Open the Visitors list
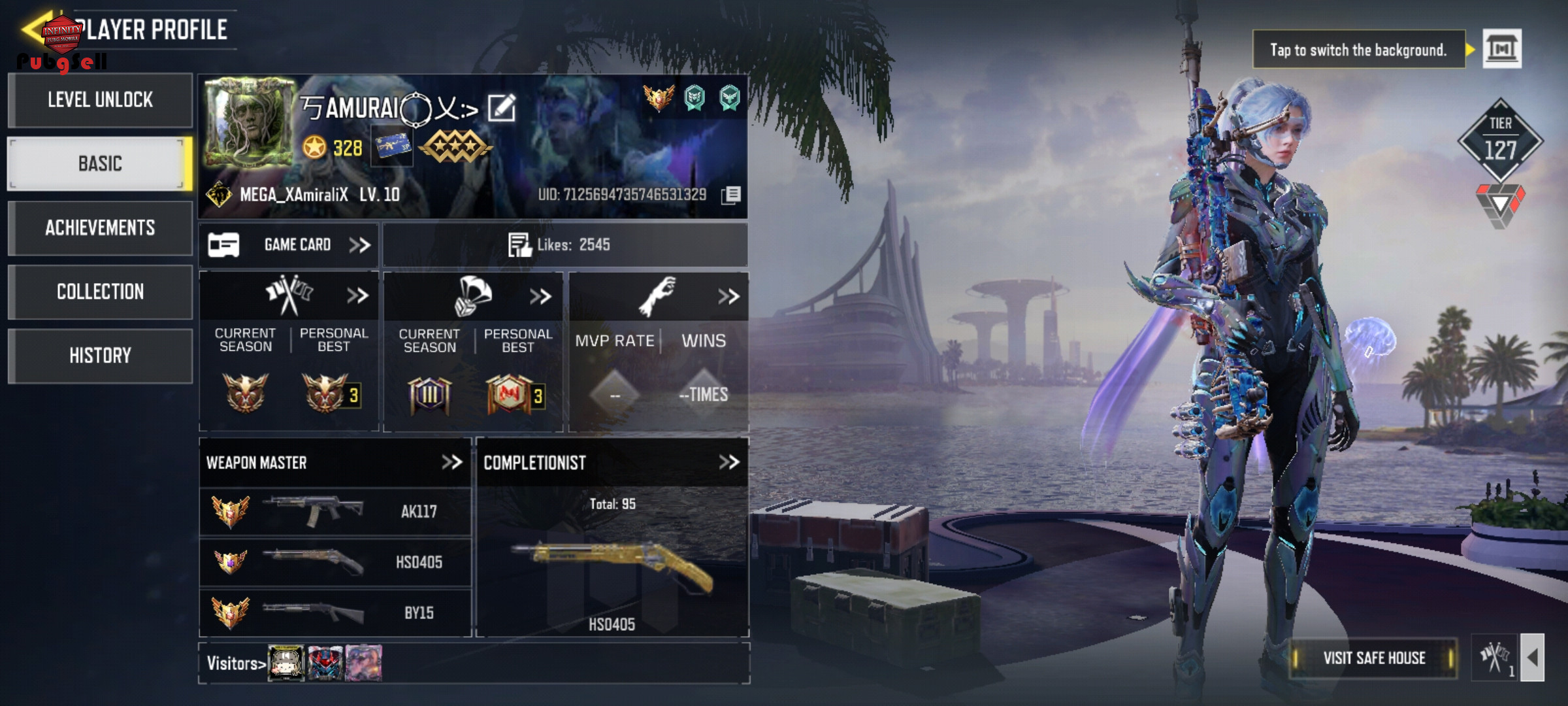The width and height of the screenshot is (1568, 706). click(236, 664)
